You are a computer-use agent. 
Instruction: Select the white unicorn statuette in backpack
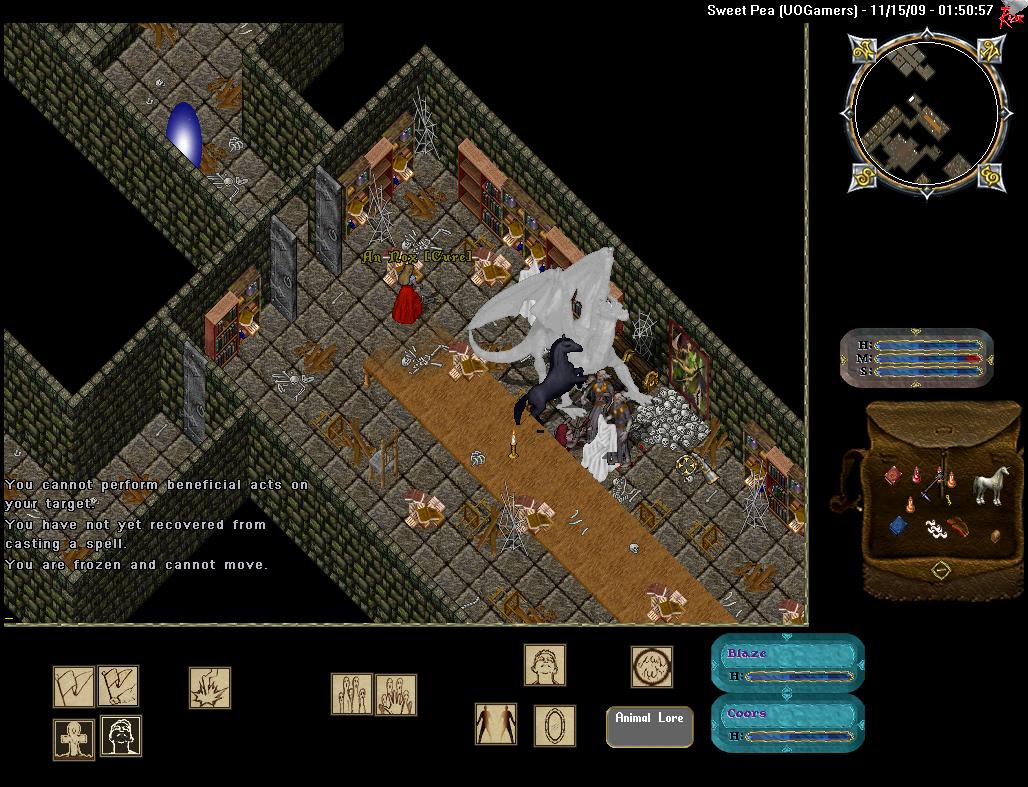click(x=991, y=485)
